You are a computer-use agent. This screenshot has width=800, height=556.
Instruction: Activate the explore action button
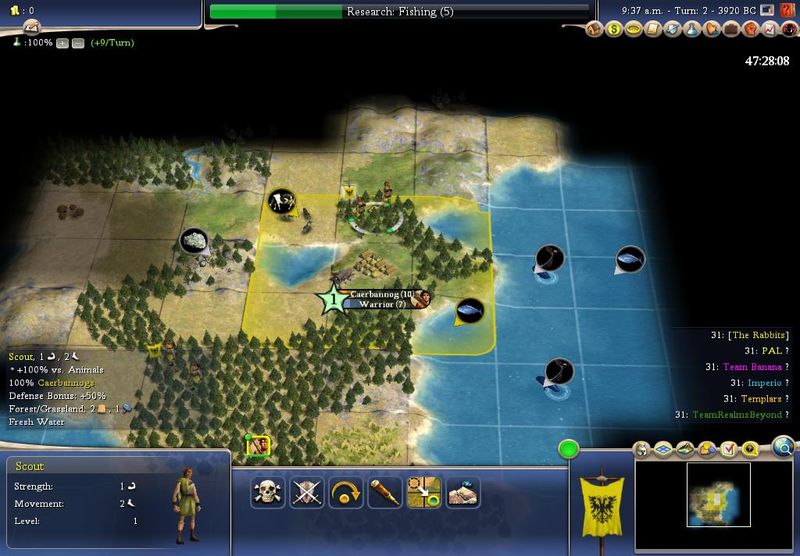463,492
